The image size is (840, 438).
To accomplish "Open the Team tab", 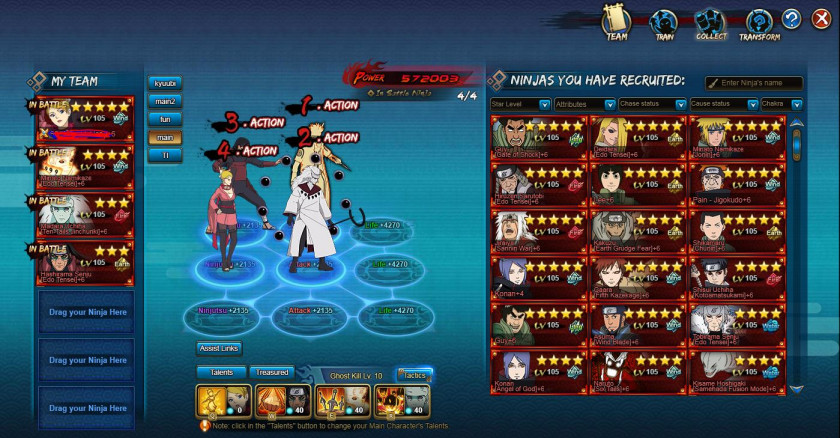I will coord(616,23).
